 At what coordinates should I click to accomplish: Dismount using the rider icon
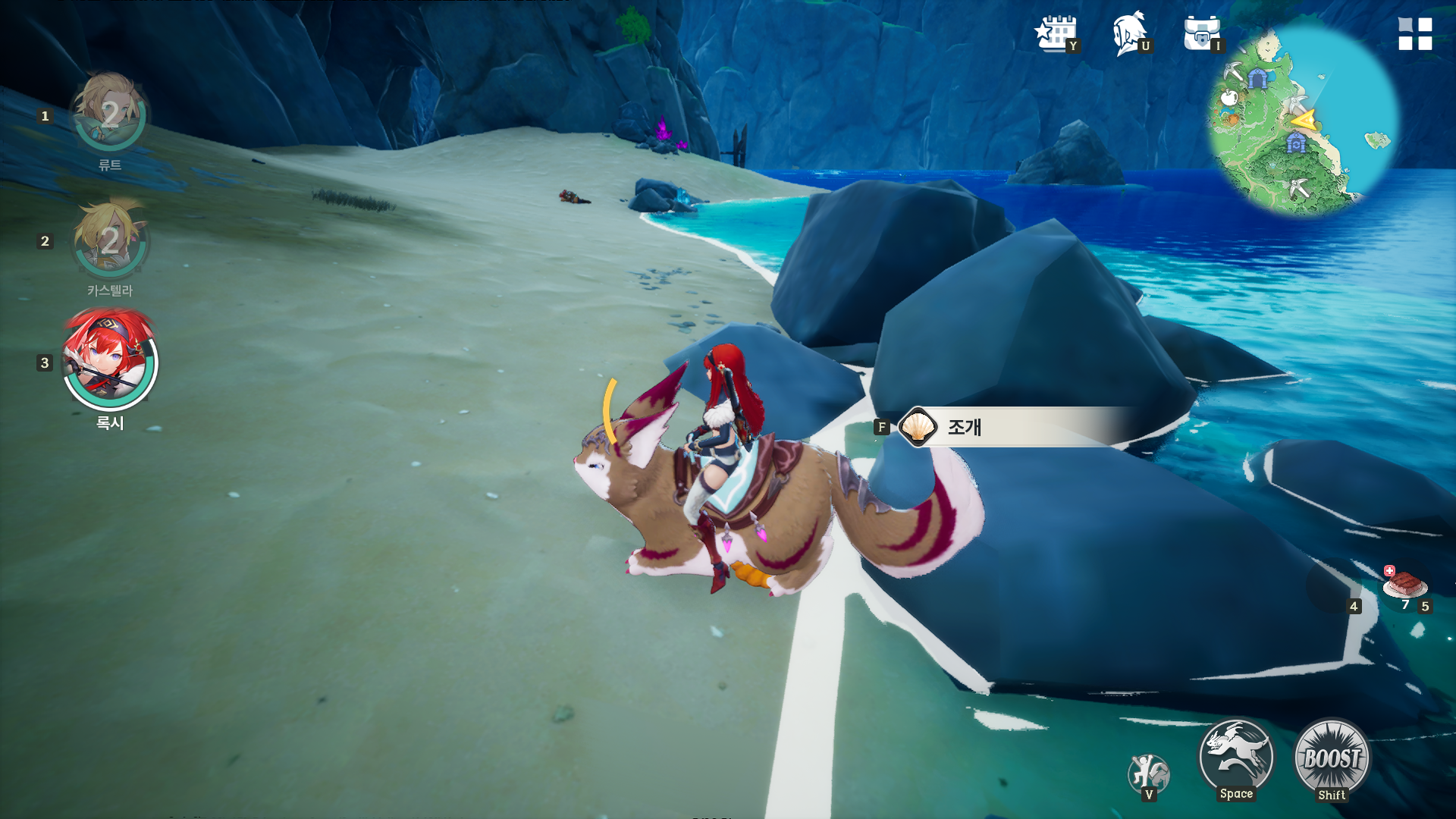pyautogui.click(x=1148, y=773)
